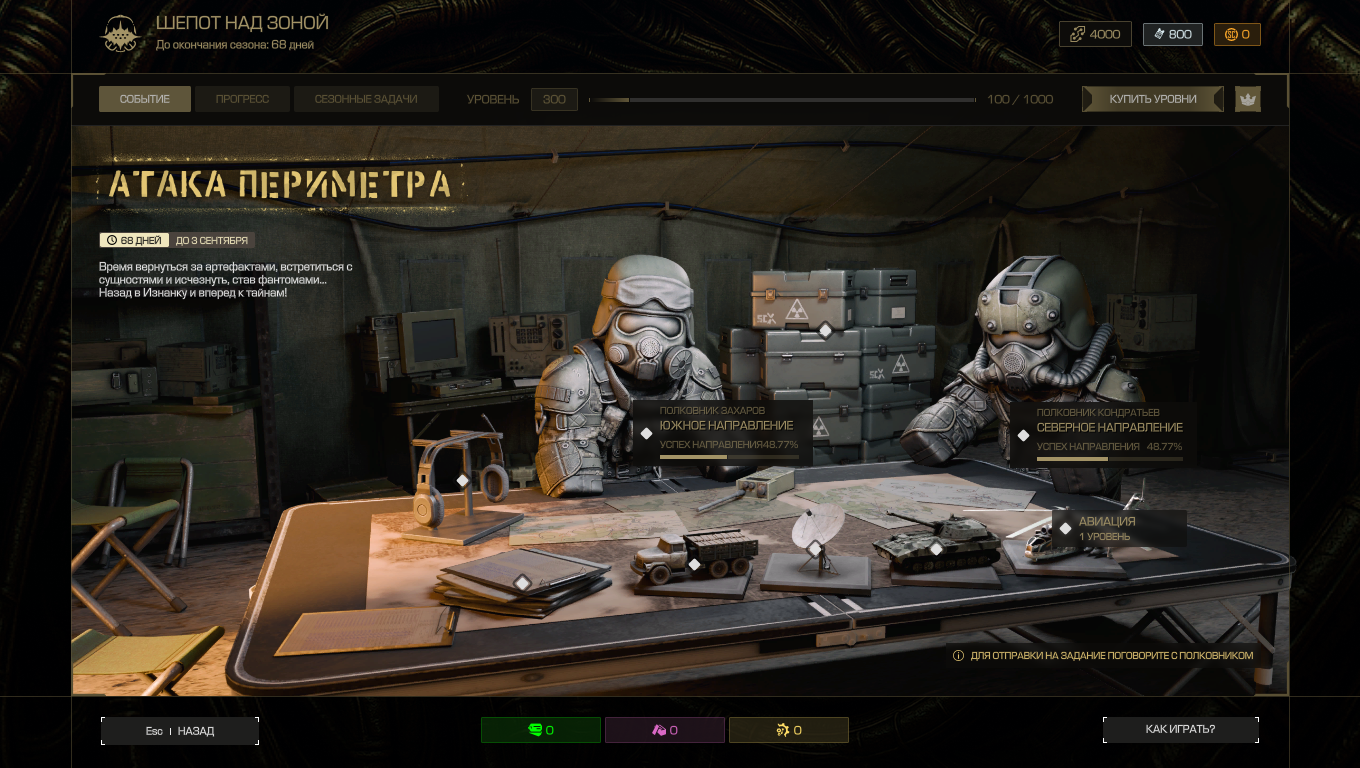Switch to the Событие tab
Viewport: 1360px width, 768px height.
point(145,99)
